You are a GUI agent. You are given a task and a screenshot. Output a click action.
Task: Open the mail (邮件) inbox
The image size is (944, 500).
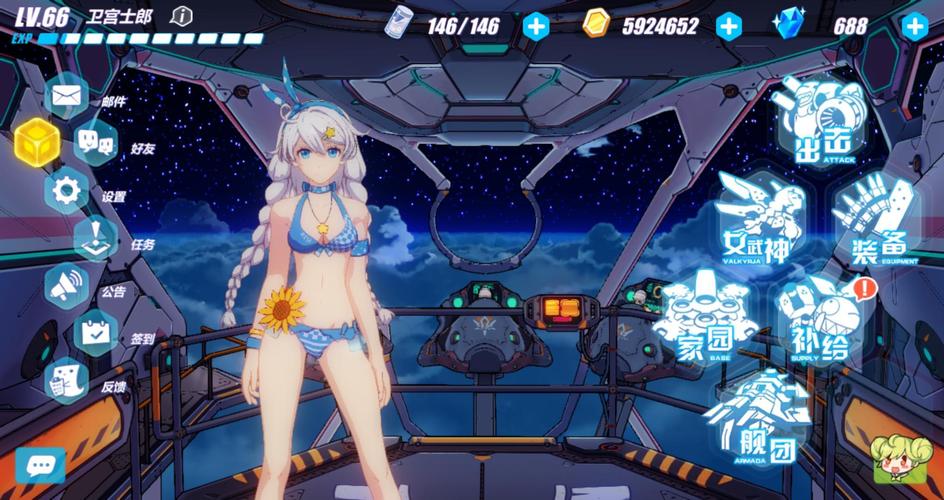click(x=67, y=97)
